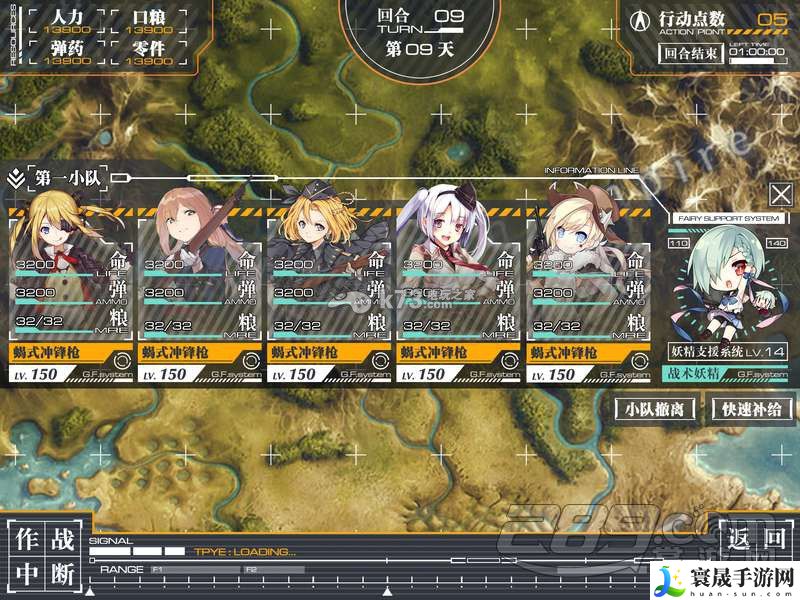The width and height of the screenshot is (800, 600).
Task: Abort the operation via 作战中断 button
Action: click(45, 556)
